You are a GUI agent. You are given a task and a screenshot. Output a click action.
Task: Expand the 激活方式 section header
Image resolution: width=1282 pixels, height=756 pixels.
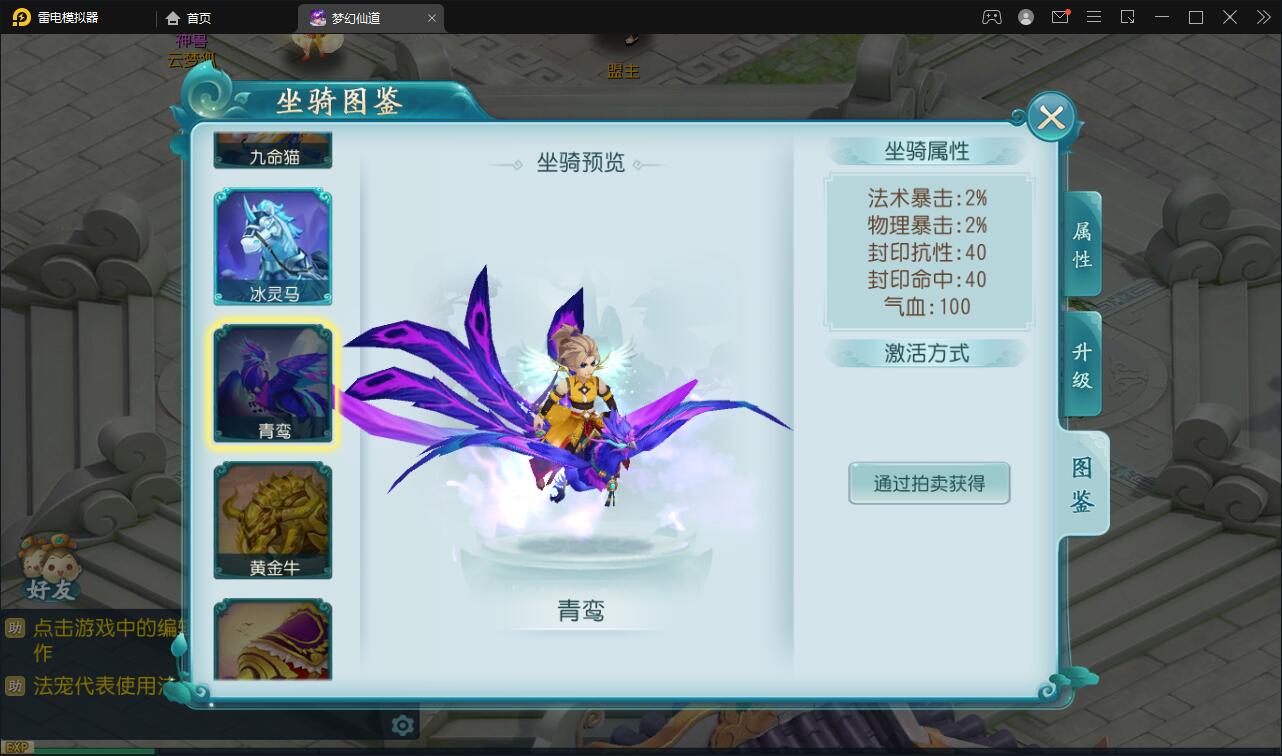pyautogui.click(x=926, y=352)
